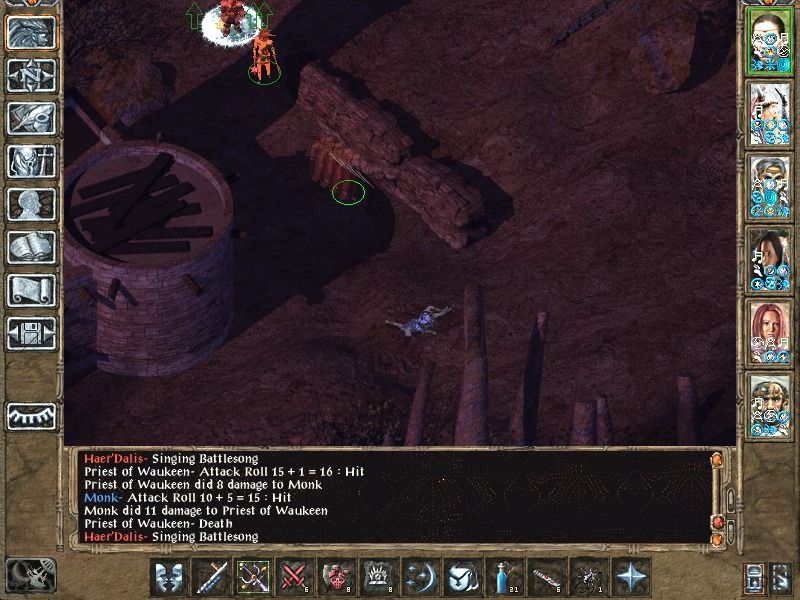Select the first party member portrait
The height and width of the screenshot is (600, 800).
point(770,41)
